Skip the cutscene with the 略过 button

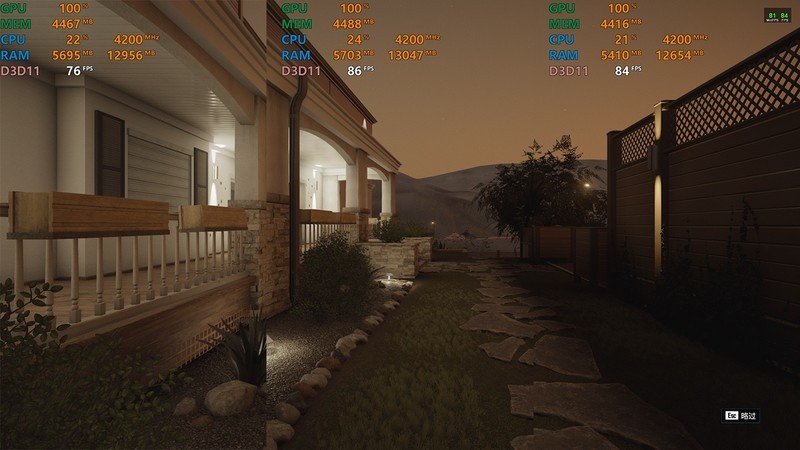point(741,415)
